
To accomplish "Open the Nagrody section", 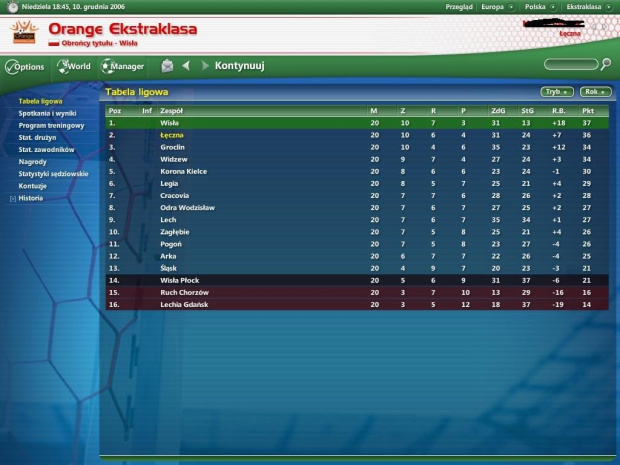I will 32,161.
